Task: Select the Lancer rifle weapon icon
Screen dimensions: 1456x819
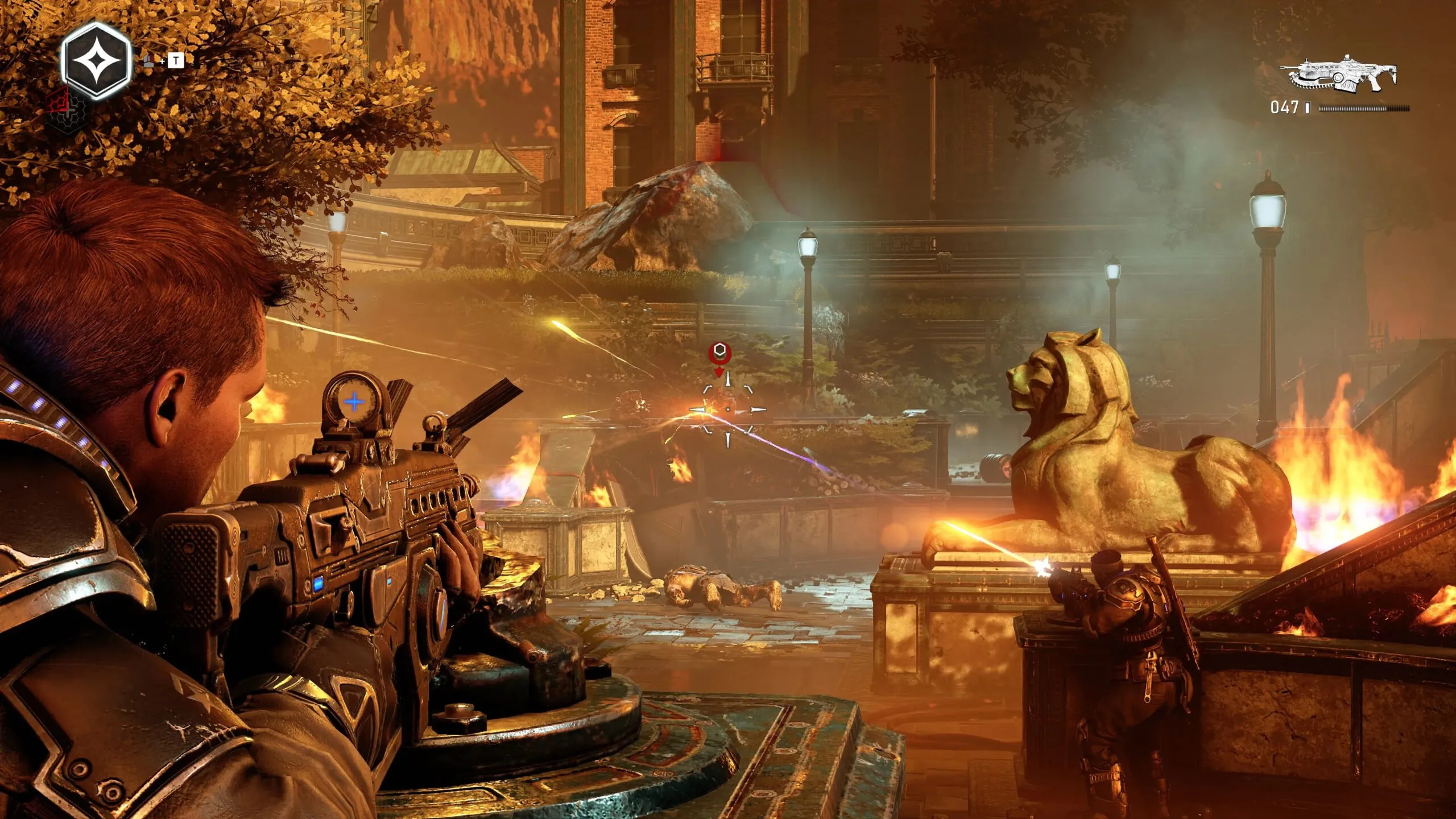Action: 1340,74
